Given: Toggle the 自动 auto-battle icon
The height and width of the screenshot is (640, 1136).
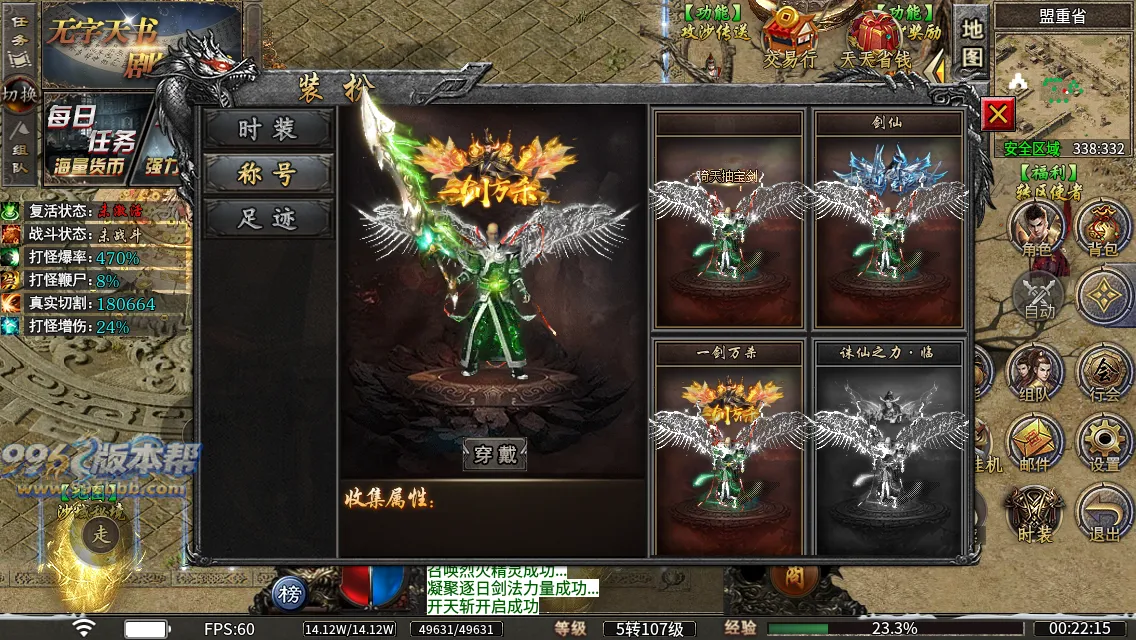Looking at the screenshot, I should coord(1039,296).
